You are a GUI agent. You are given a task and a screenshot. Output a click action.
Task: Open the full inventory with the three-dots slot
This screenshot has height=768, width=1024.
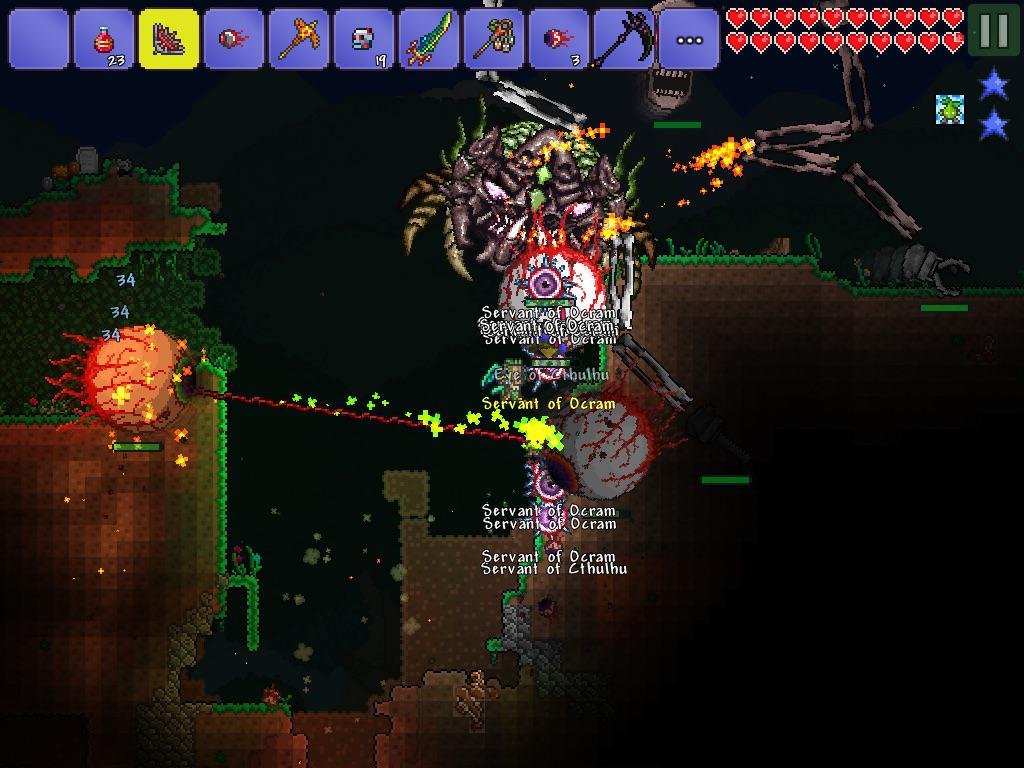pyautogui.click(x=689, y=39)
